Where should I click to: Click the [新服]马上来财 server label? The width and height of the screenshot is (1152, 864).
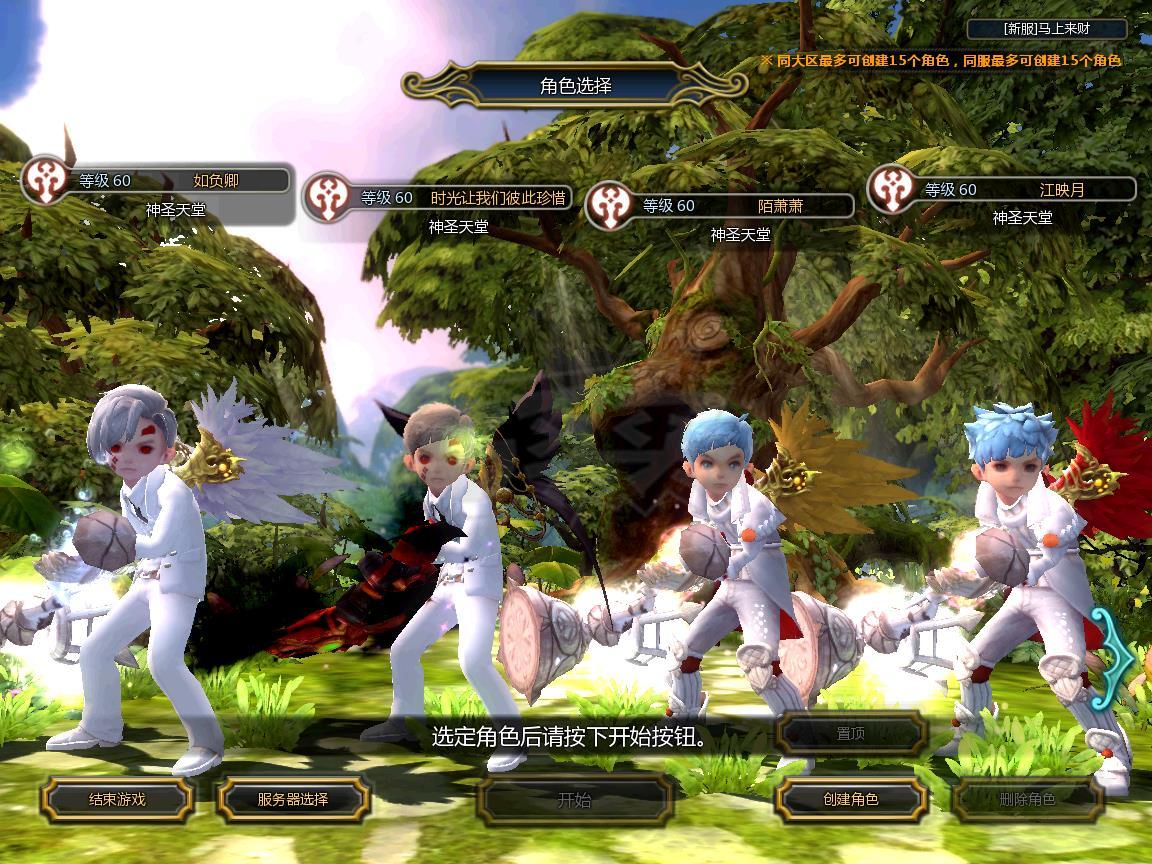(1049, 30)
